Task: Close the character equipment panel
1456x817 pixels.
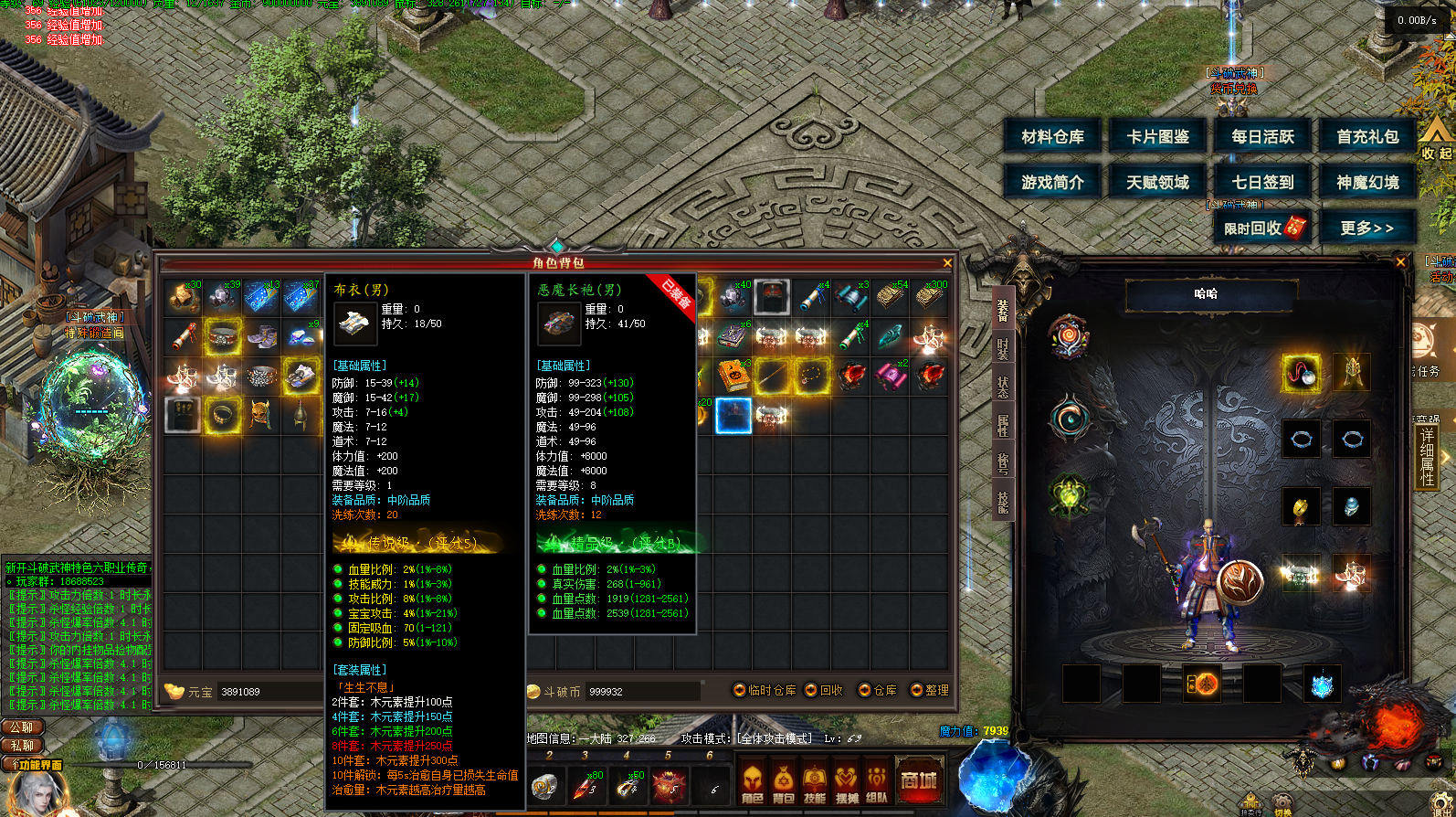Action: click(x=1401, y=262)
